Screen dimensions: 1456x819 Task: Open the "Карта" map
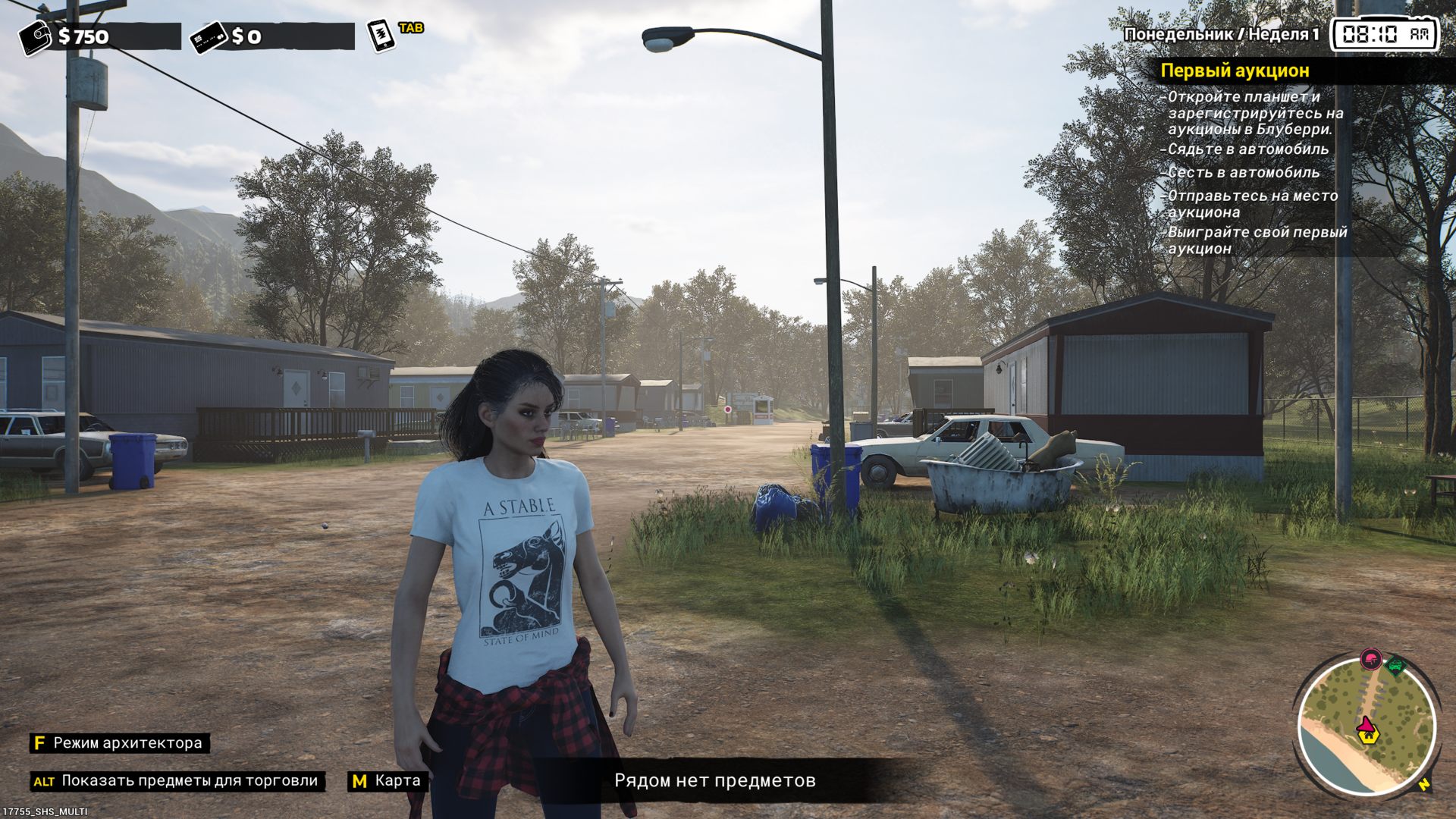387,781
